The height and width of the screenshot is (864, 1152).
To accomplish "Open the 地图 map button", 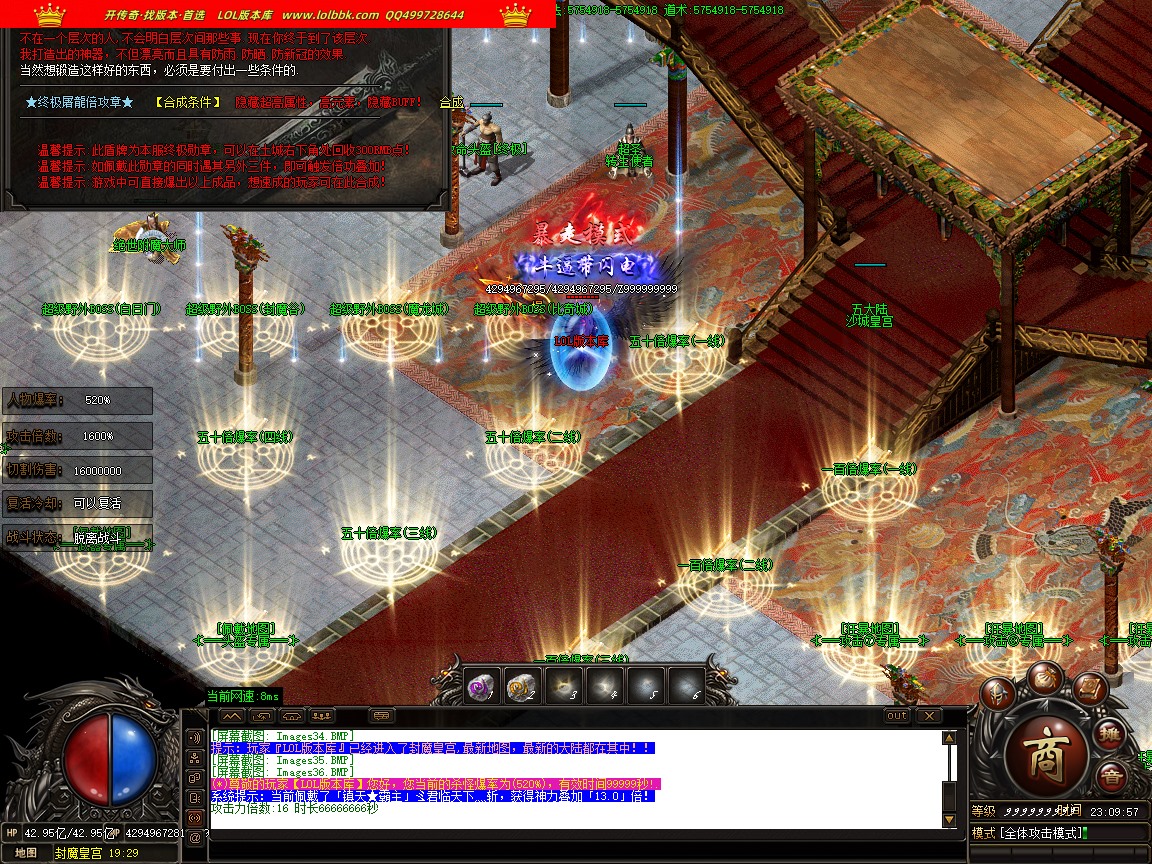I will click(x=27, y=853).
